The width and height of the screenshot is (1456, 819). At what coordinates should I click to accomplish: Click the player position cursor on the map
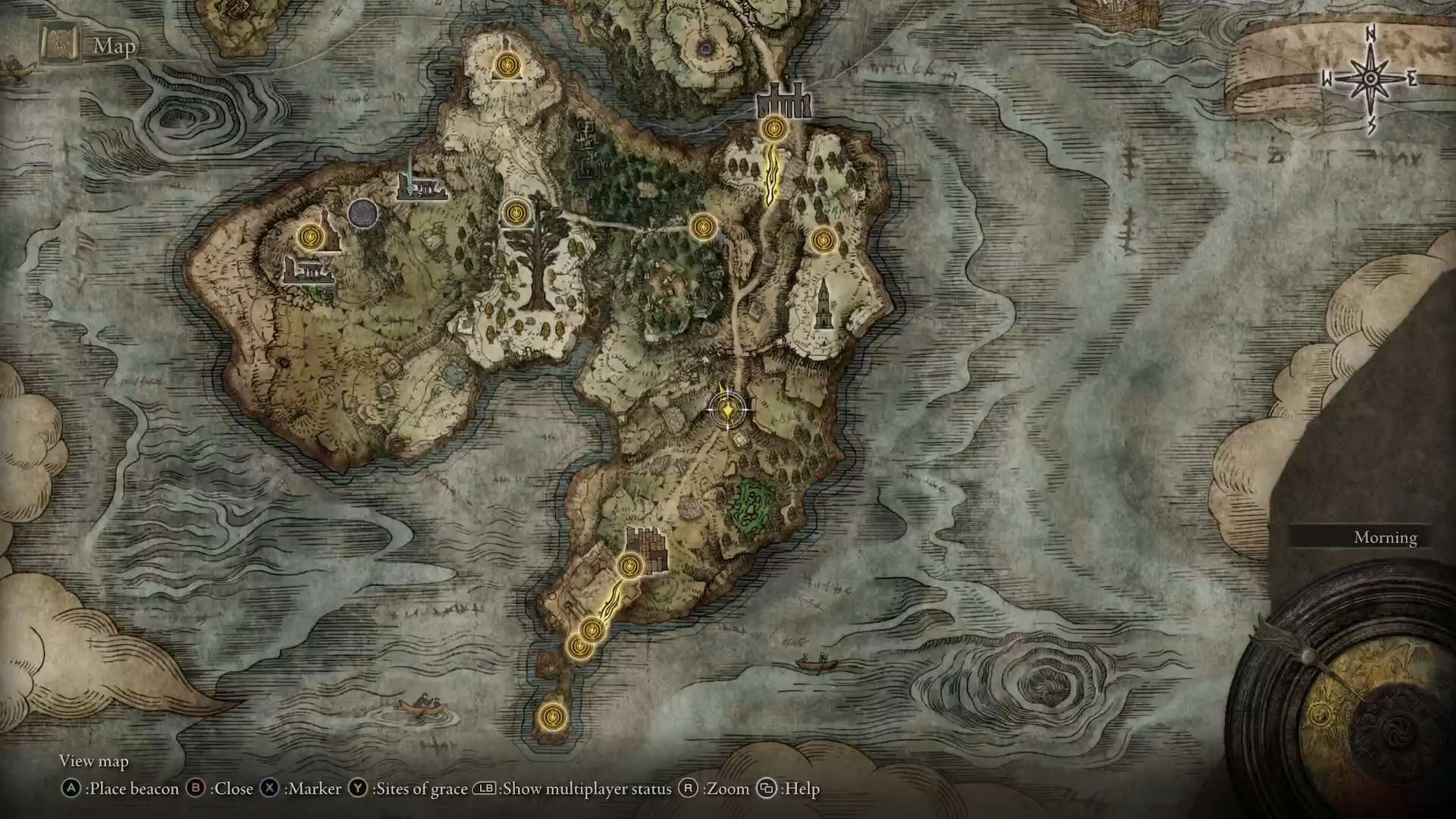pyautogui.click(x=727, y=410)
